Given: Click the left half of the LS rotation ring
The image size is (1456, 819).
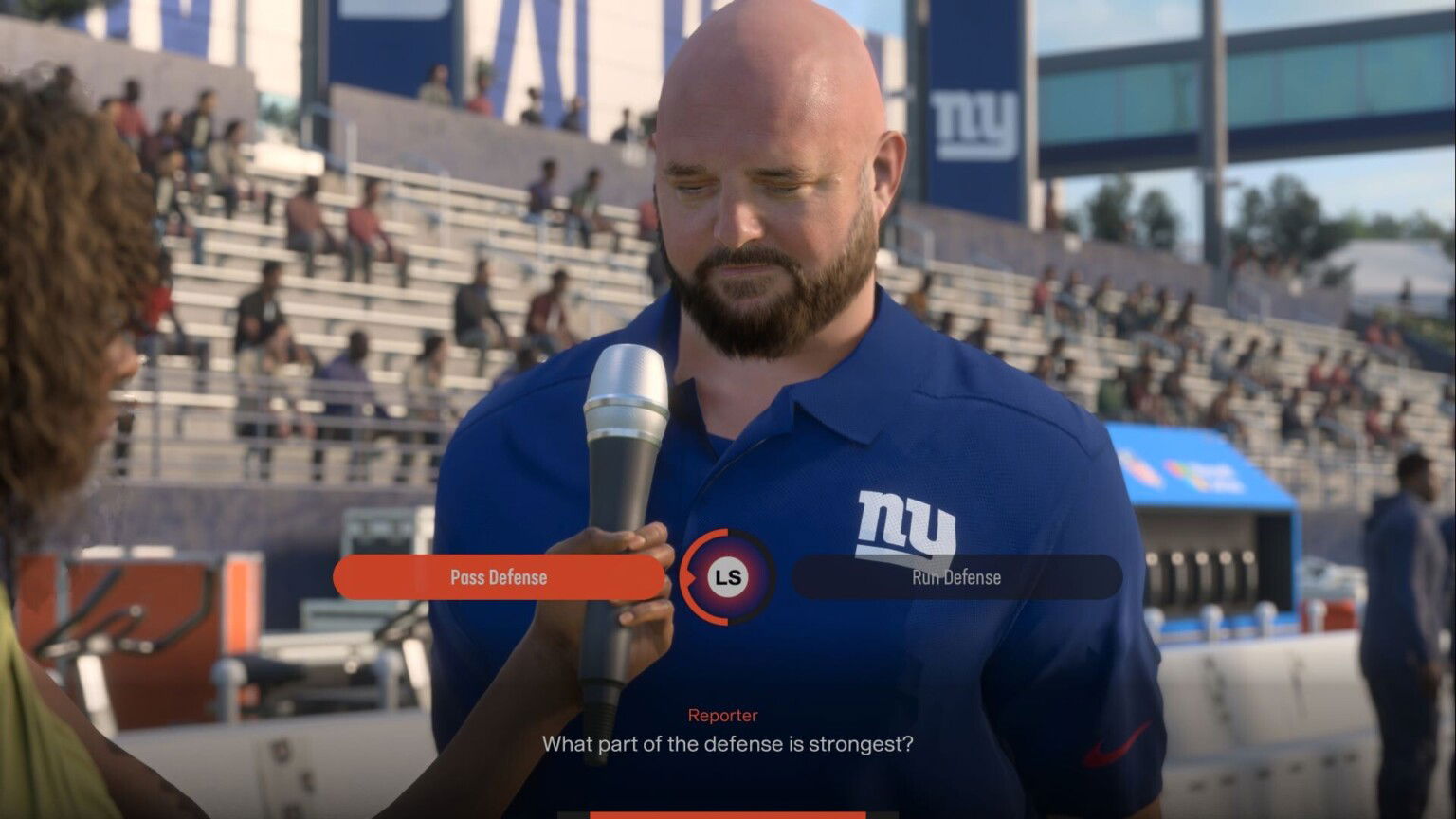Looking at the screenshot, I should pos(685,576).
